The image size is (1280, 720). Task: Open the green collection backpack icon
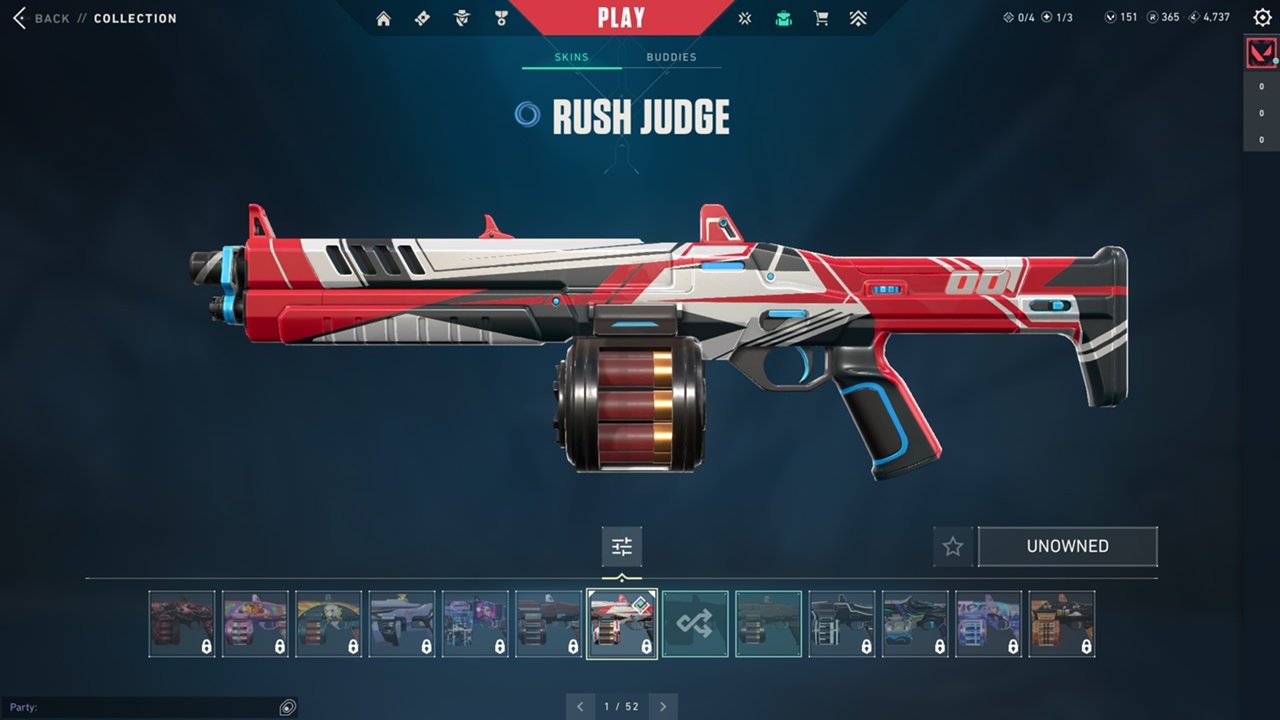pos(783,18)
